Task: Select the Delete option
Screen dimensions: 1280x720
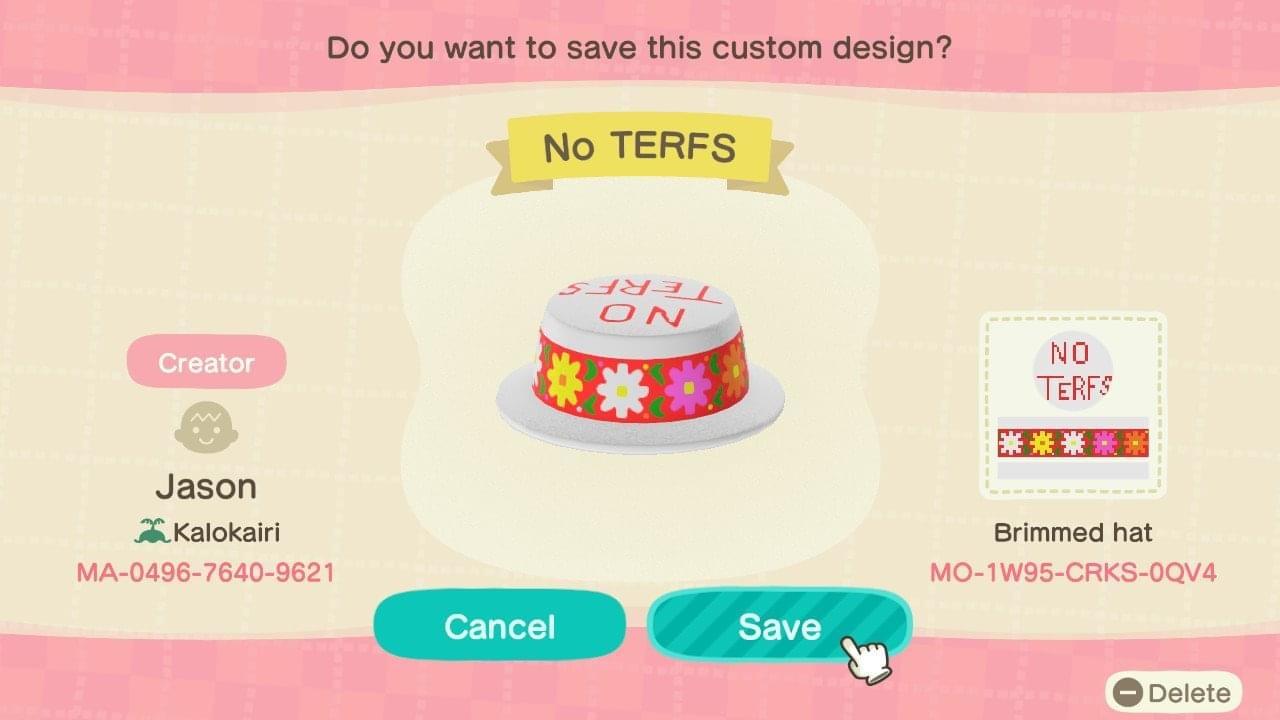Action: (x=1176, y=692)
